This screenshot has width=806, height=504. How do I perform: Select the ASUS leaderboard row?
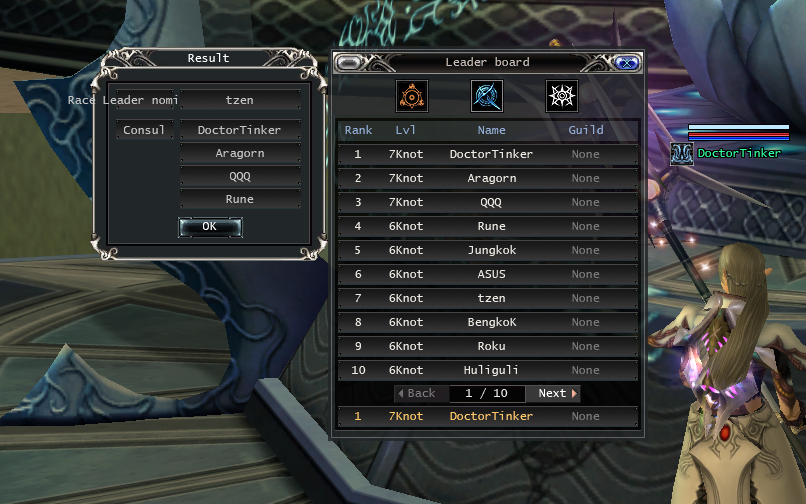point(488,275)
